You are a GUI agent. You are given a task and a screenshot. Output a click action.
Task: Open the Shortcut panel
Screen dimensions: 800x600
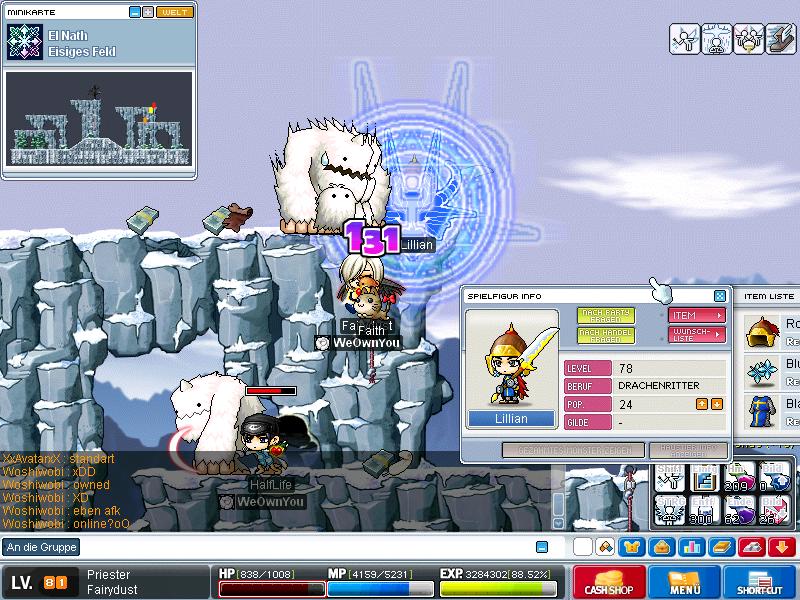coord(759,583)
